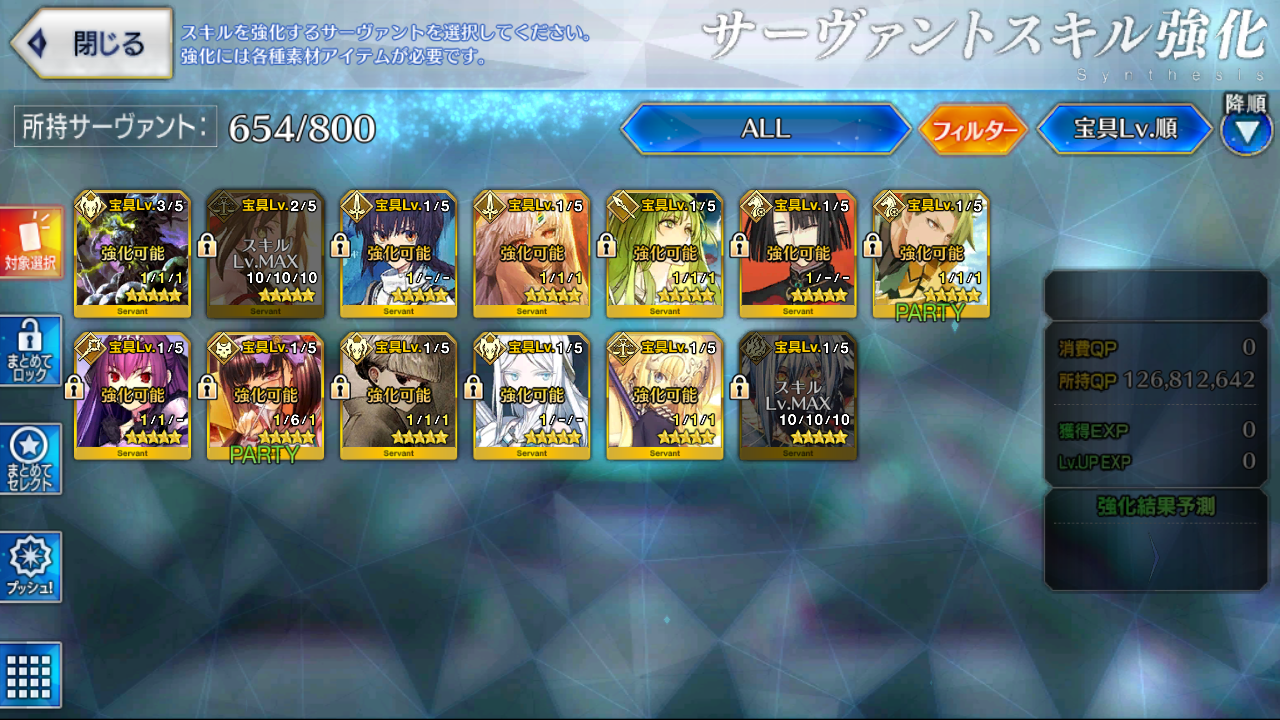
Task: Pick the grey-haired maxed-skill servant with 宝具Lv.1/5
Action: click(x=798, y=396)
